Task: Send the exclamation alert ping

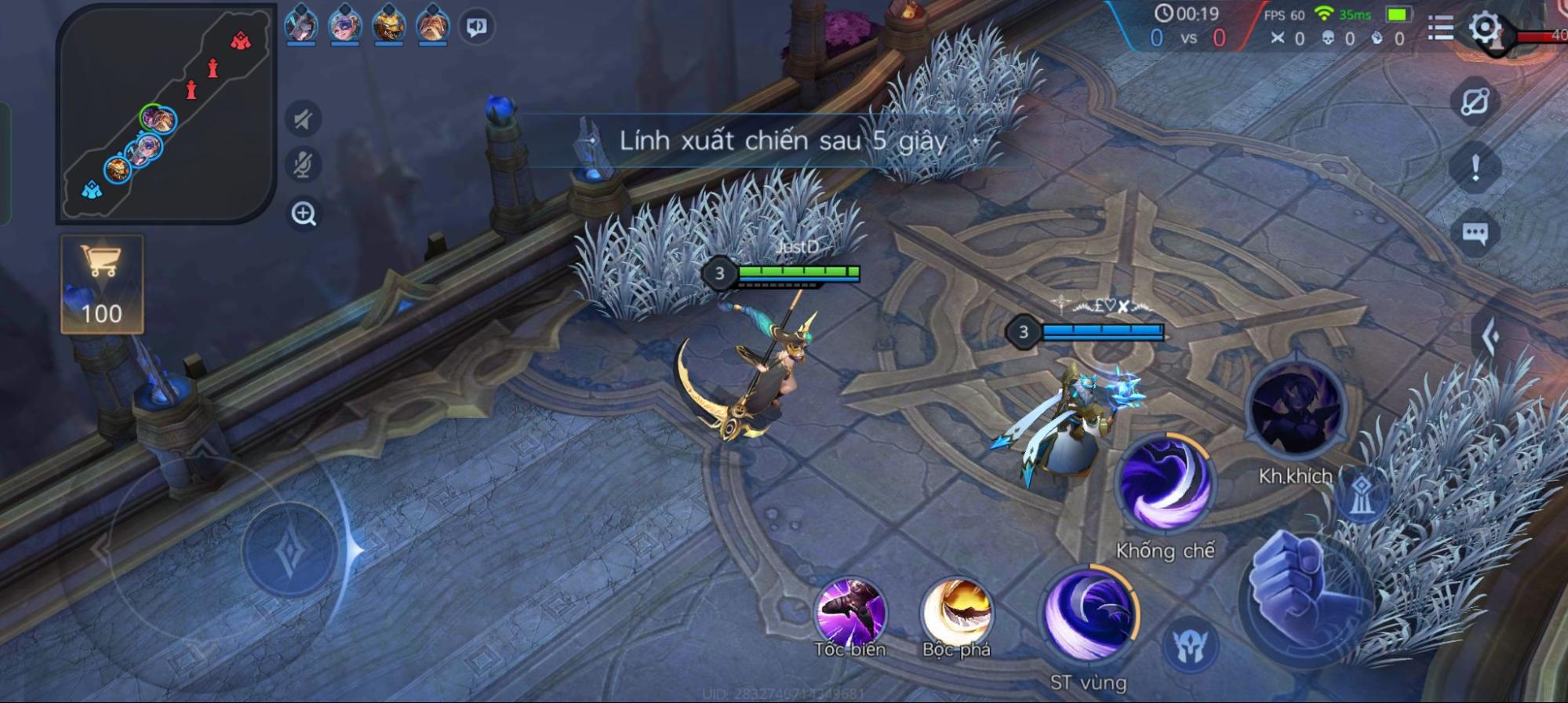Action: pyautogui.click(x=1475, y=167)
